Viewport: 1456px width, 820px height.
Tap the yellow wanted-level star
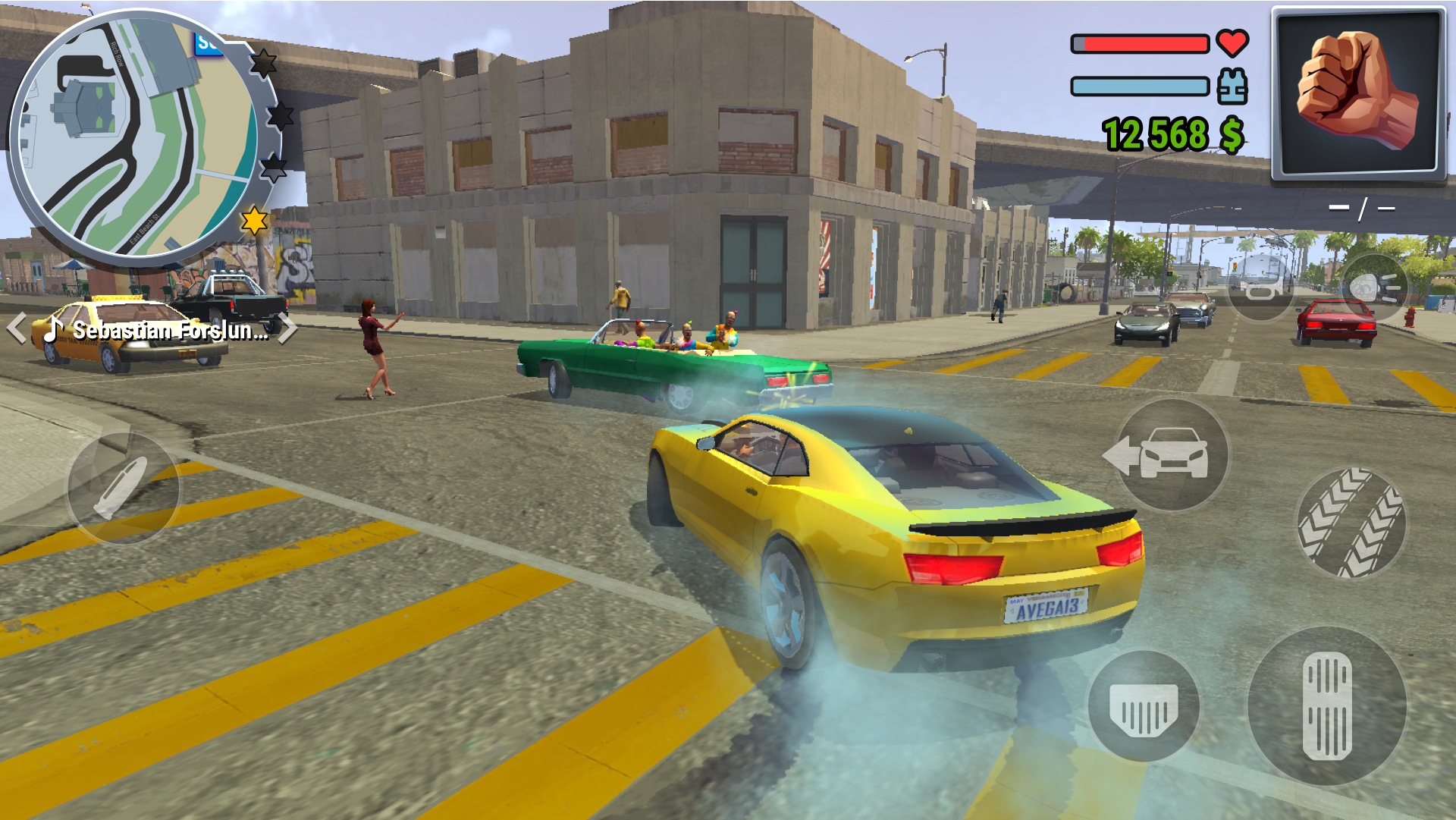(x=255, y=221)
